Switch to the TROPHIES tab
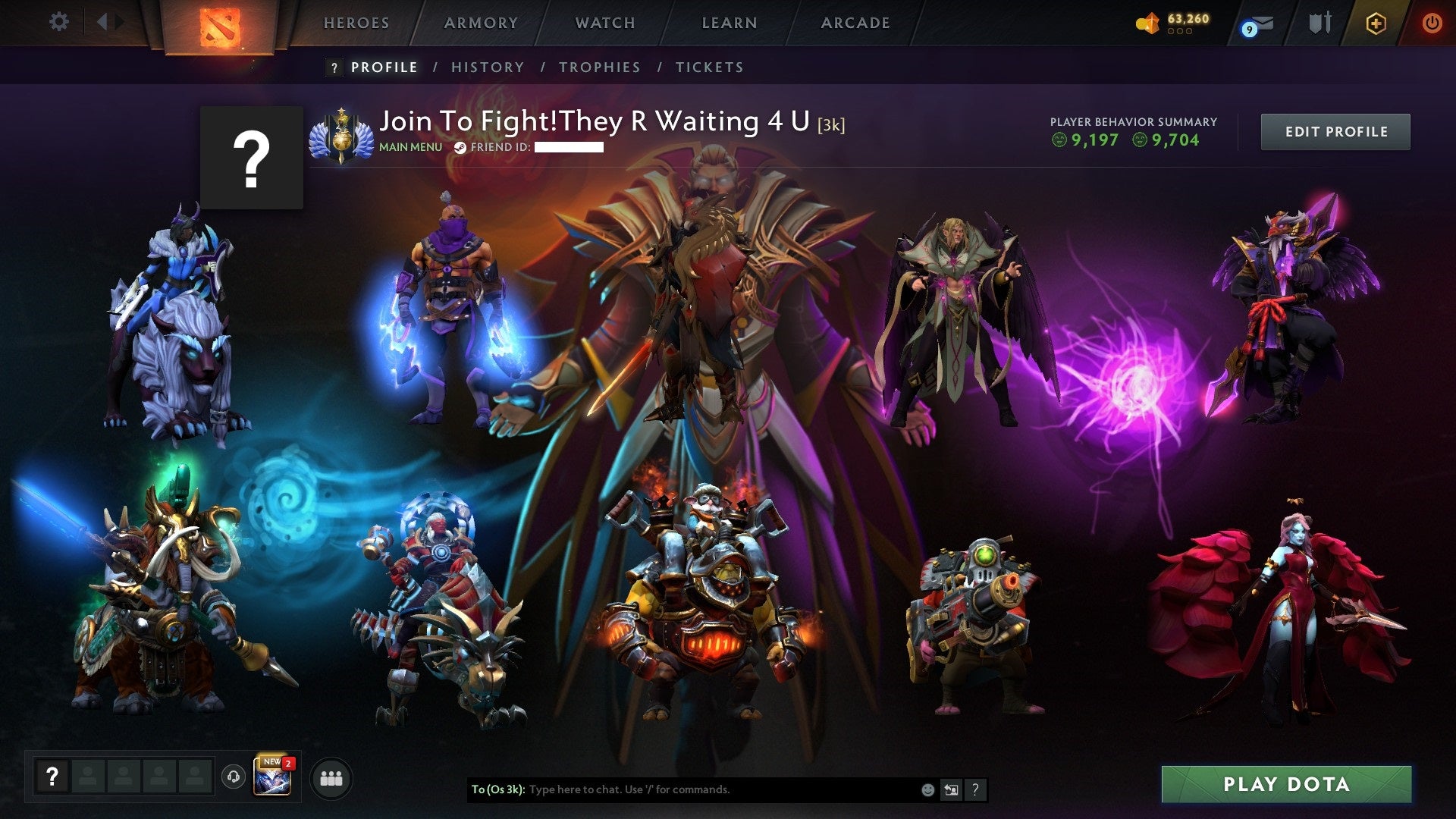1456x819 pixels. pyautogui.click(x=599, y=67)
